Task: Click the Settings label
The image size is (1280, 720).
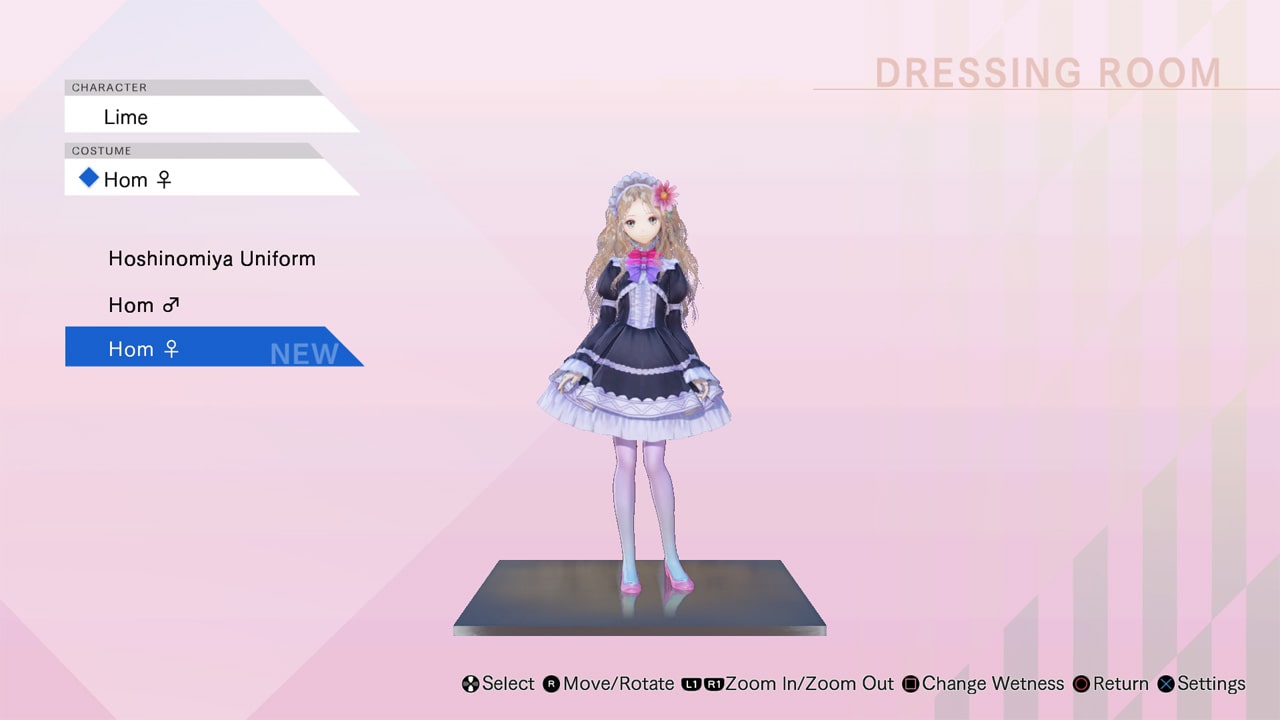Action: pyautogui.click(x=1212, y=684)
